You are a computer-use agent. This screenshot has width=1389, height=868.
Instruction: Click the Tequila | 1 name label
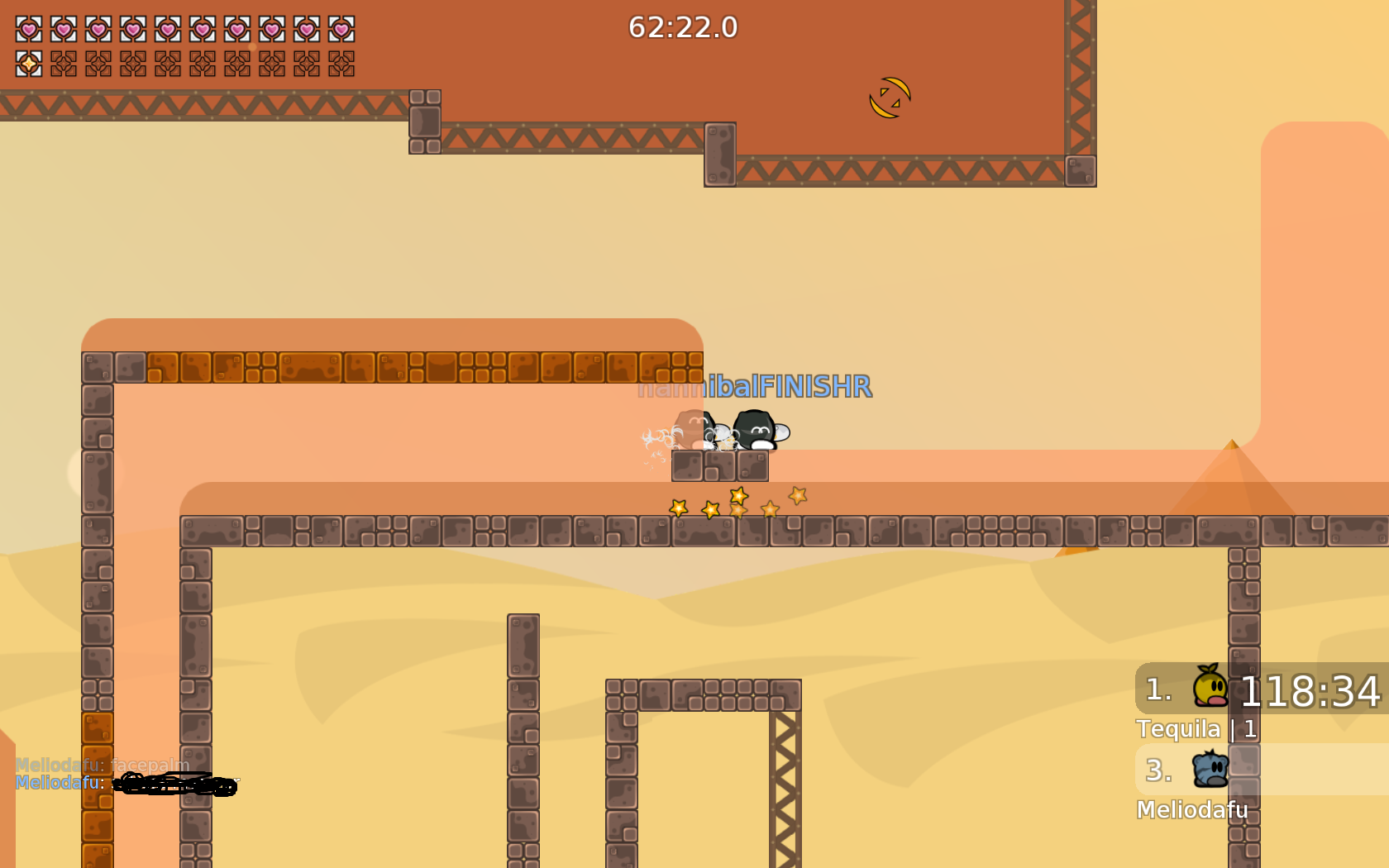(x=1196, y=729)
